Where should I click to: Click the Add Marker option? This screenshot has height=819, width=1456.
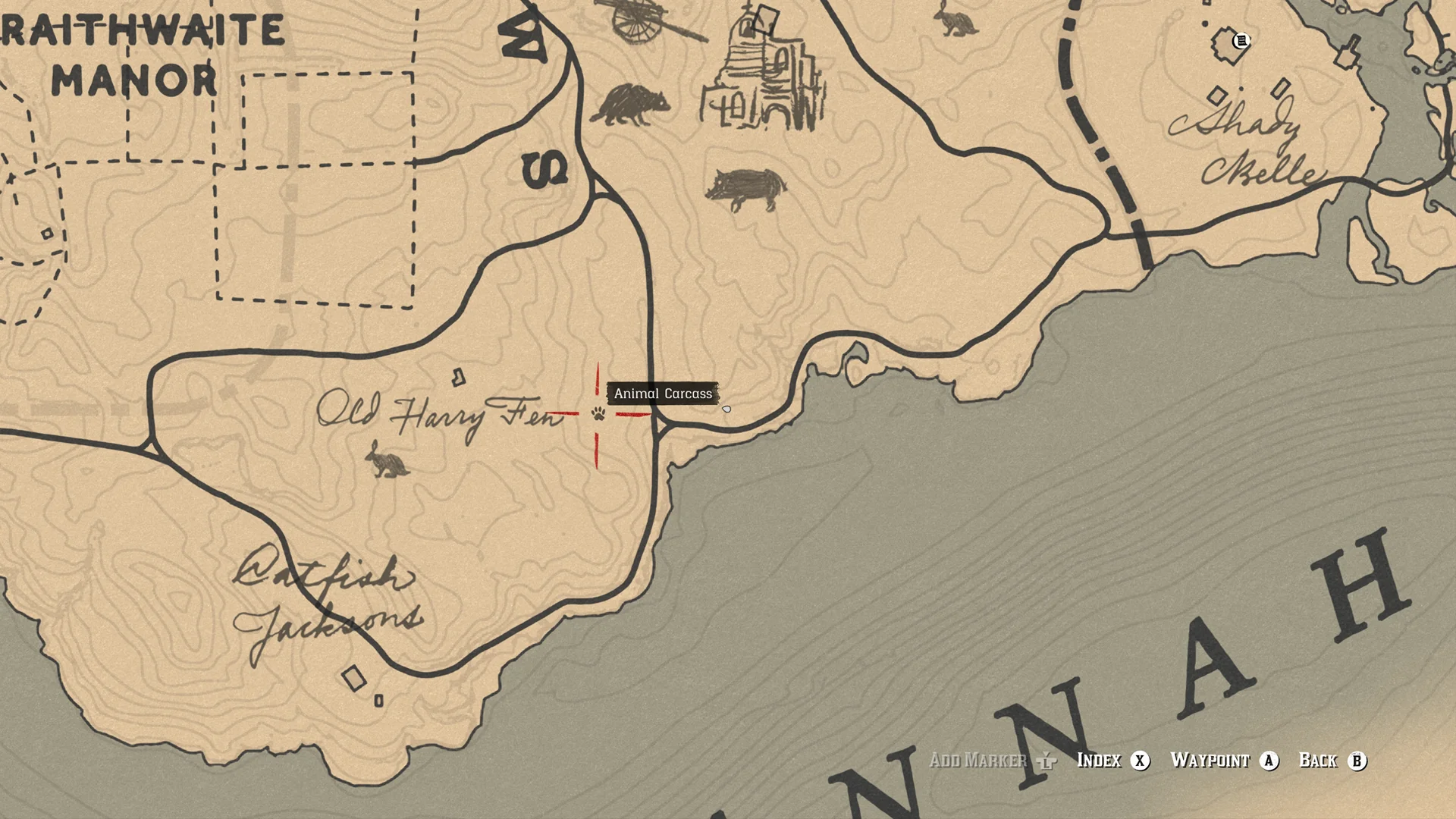tap(979, 761)
